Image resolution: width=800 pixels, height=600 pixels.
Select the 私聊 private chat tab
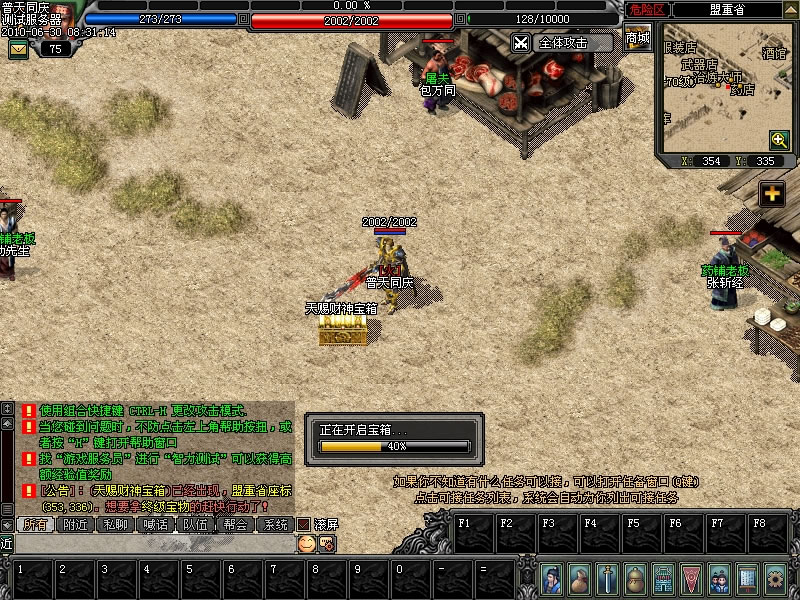pos(115,524)
